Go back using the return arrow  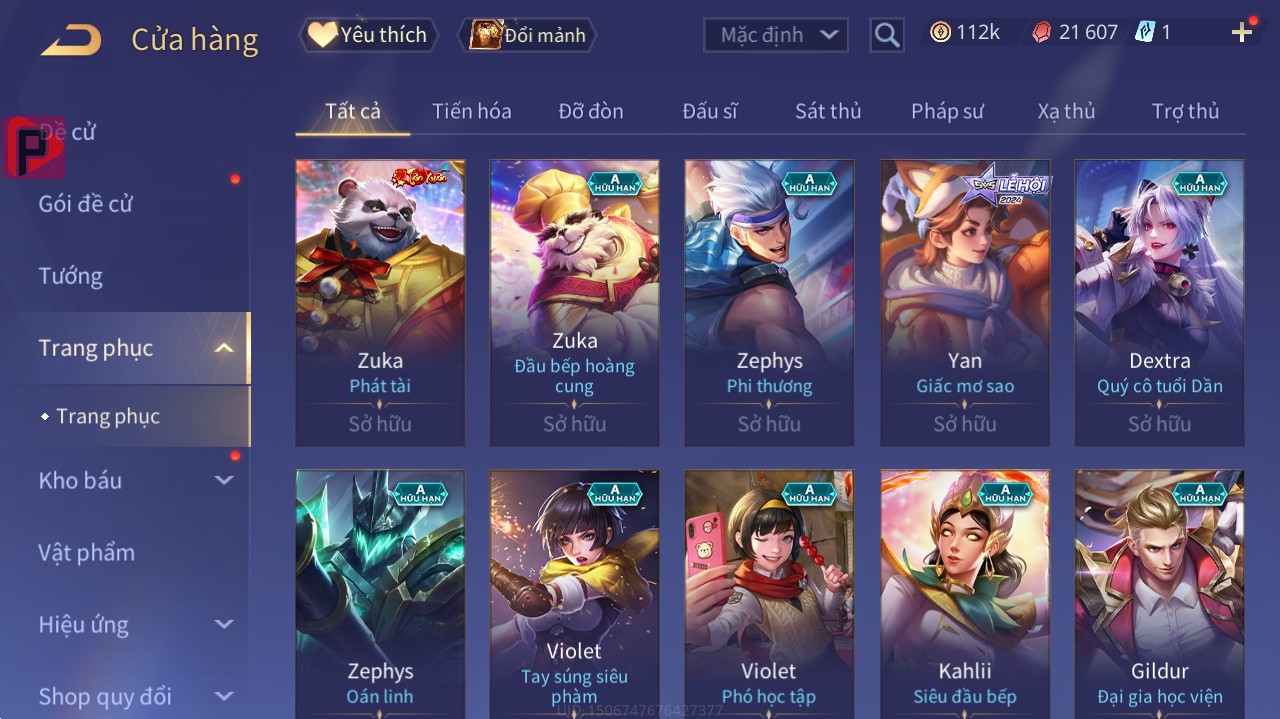tap(72, 40)
